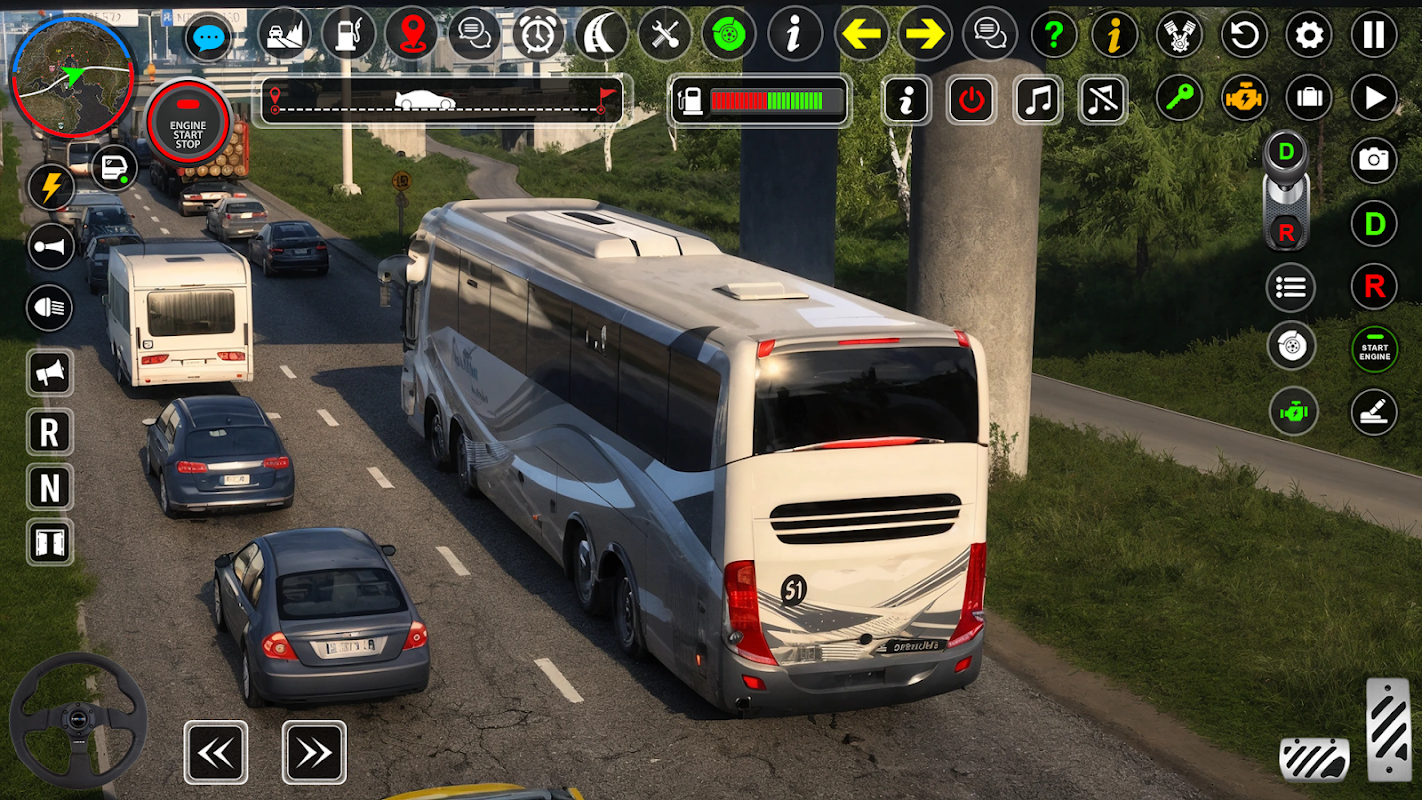
Task: Open the settings gear
Action: 1309,36
